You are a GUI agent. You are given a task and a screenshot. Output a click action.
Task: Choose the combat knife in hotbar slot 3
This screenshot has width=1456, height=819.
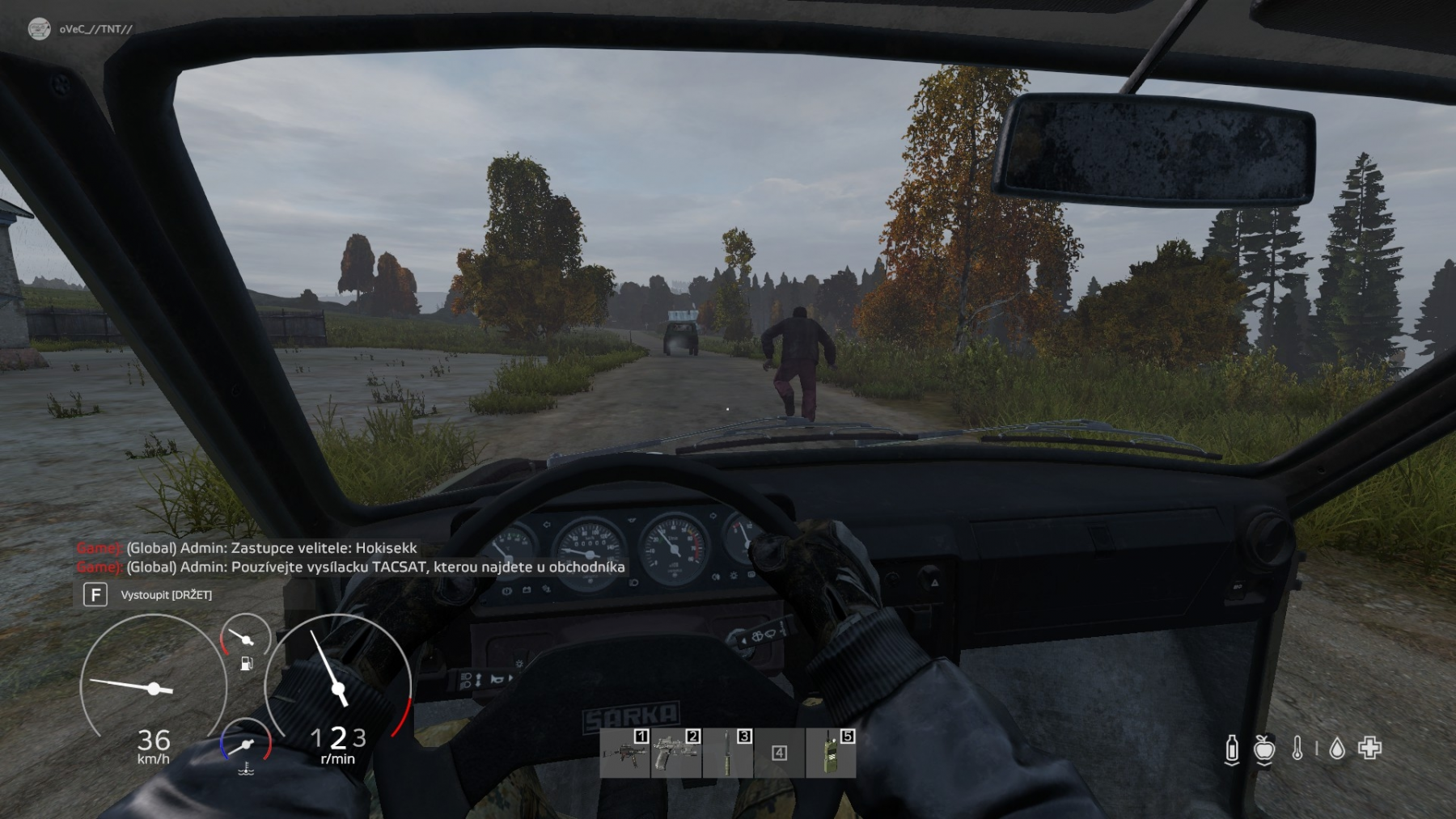tap(728, 753)
